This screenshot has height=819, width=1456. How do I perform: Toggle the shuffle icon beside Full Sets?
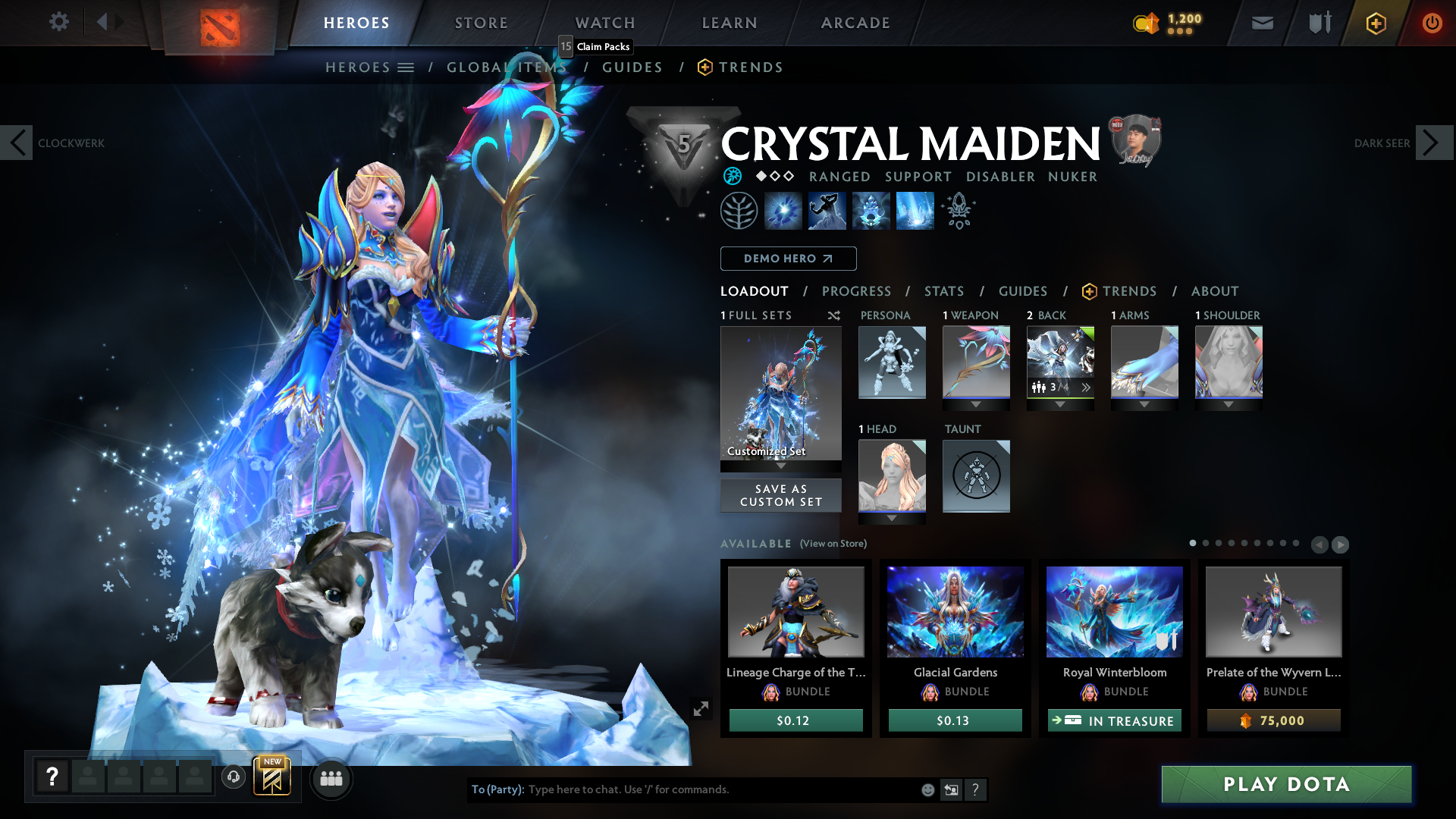coord(833,315)
